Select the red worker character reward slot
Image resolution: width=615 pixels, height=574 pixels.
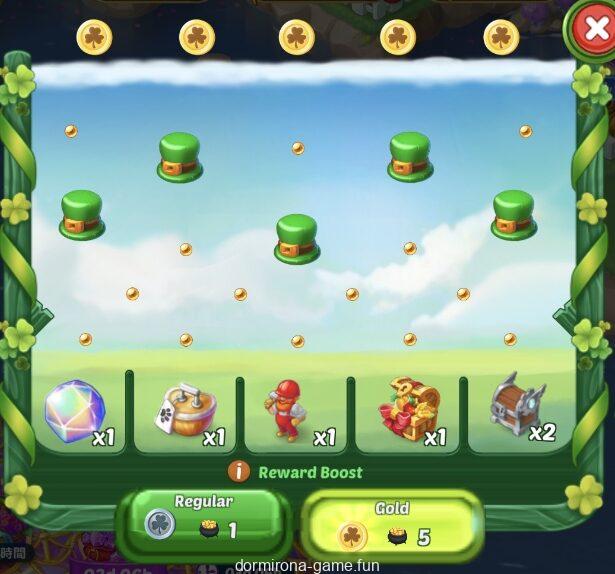(293, 411)
